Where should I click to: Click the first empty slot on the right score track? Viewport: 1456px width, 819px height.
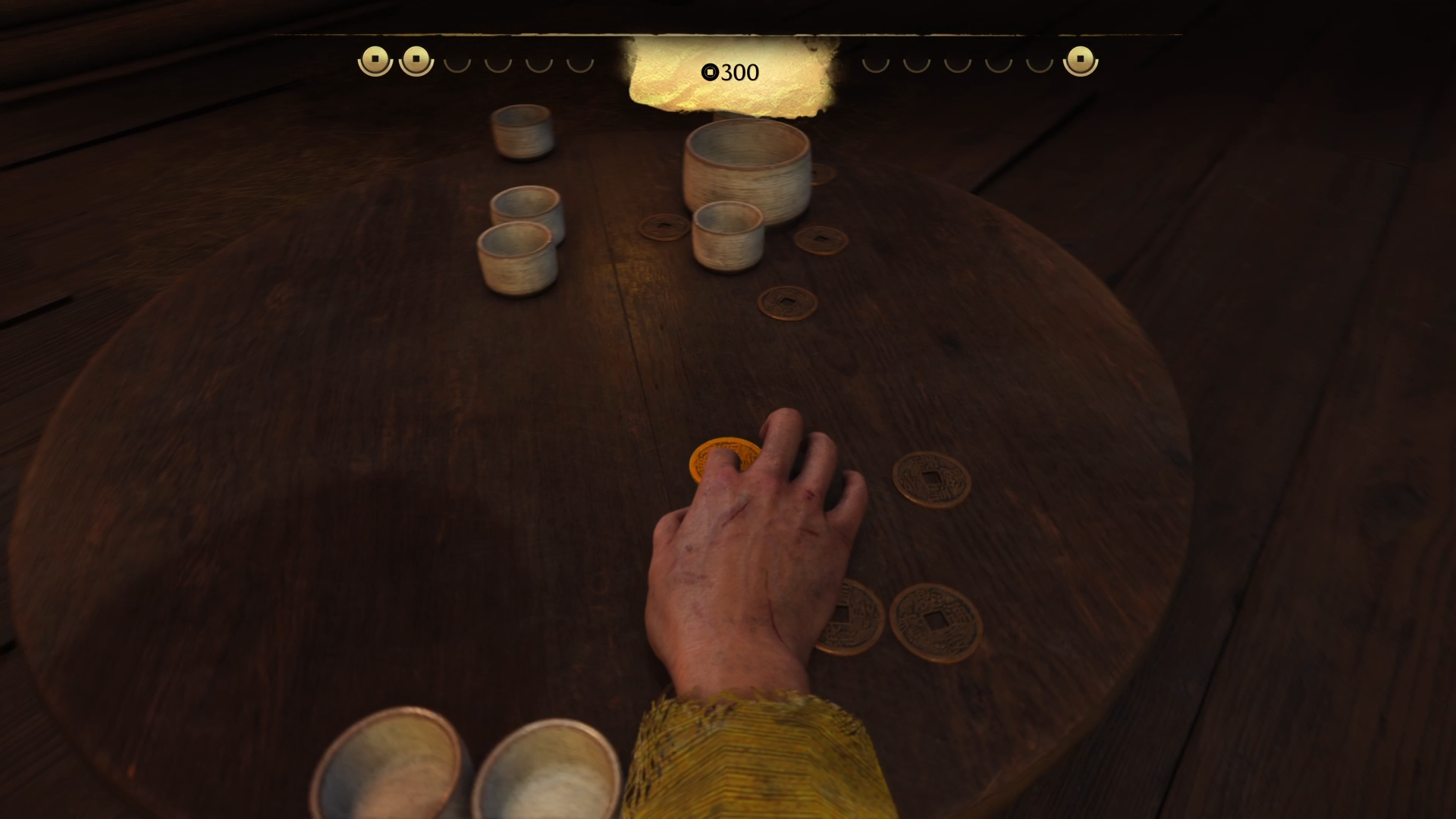coord(877,63)
